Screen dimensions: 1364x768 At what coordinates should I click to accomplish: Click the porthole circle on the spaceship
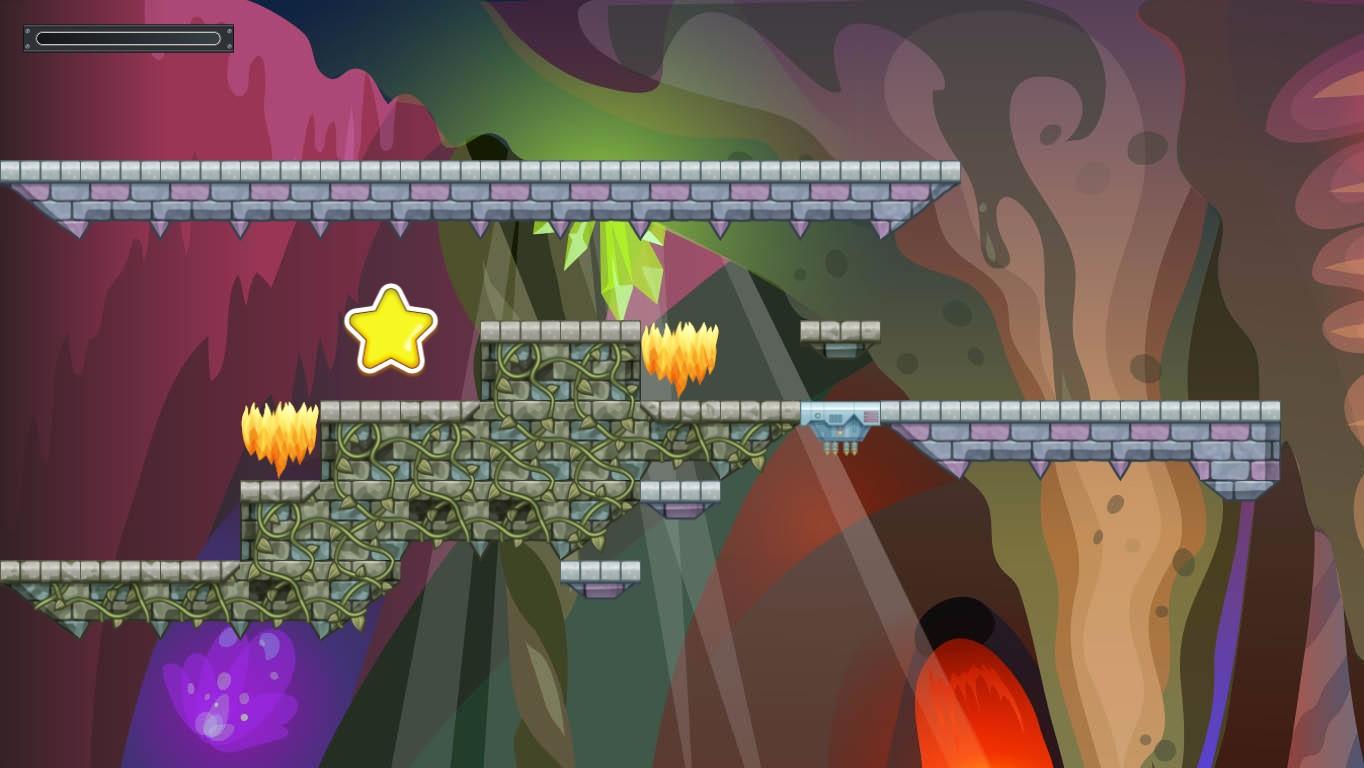(x=817, y=416)
